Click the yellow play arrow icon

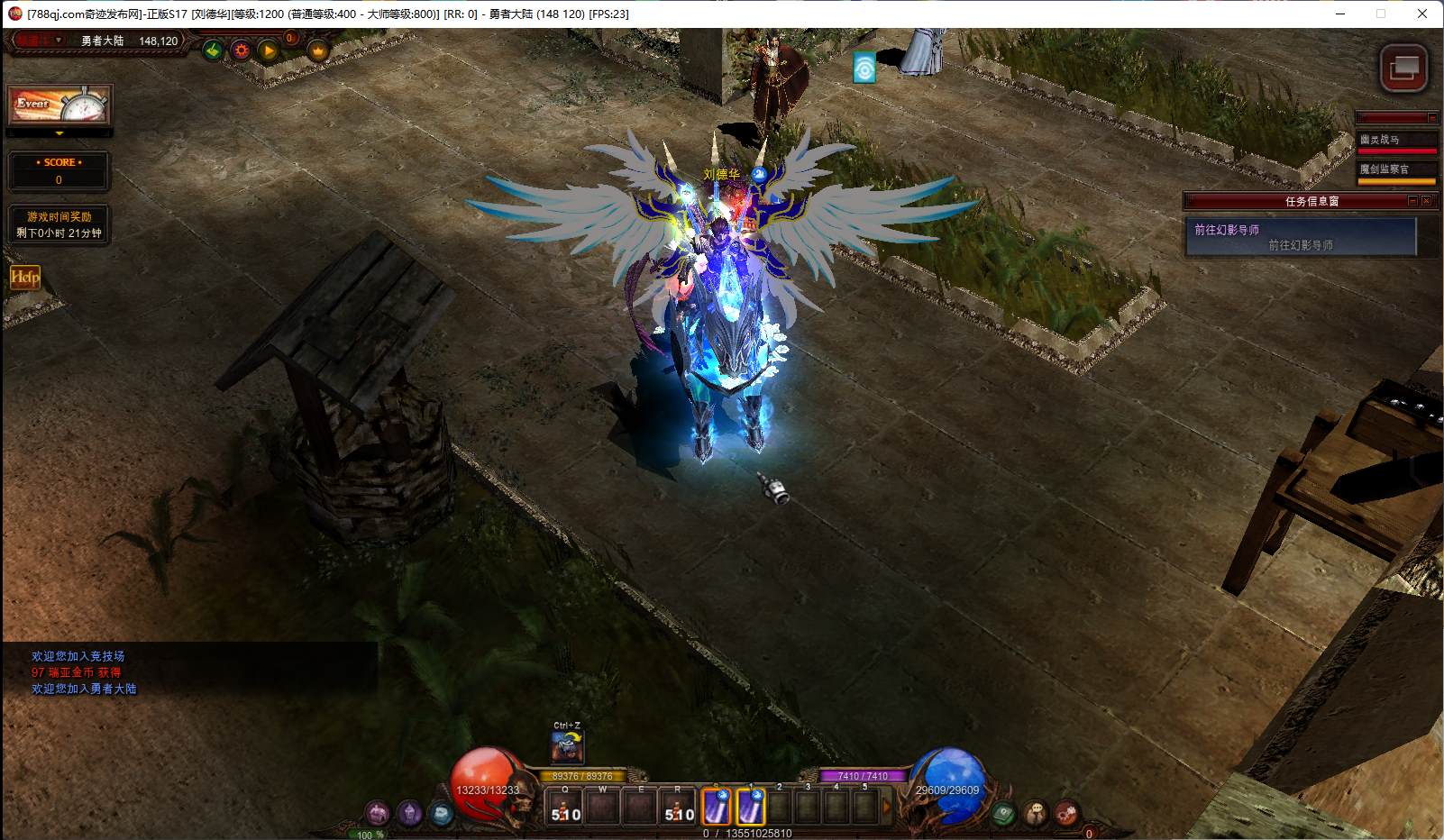click(x=269, y=50)
